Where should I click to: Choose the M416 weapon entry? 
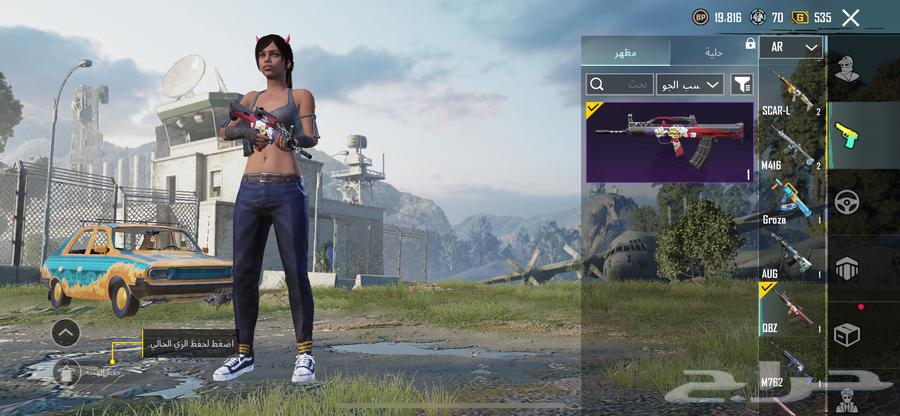pos(790,147)
